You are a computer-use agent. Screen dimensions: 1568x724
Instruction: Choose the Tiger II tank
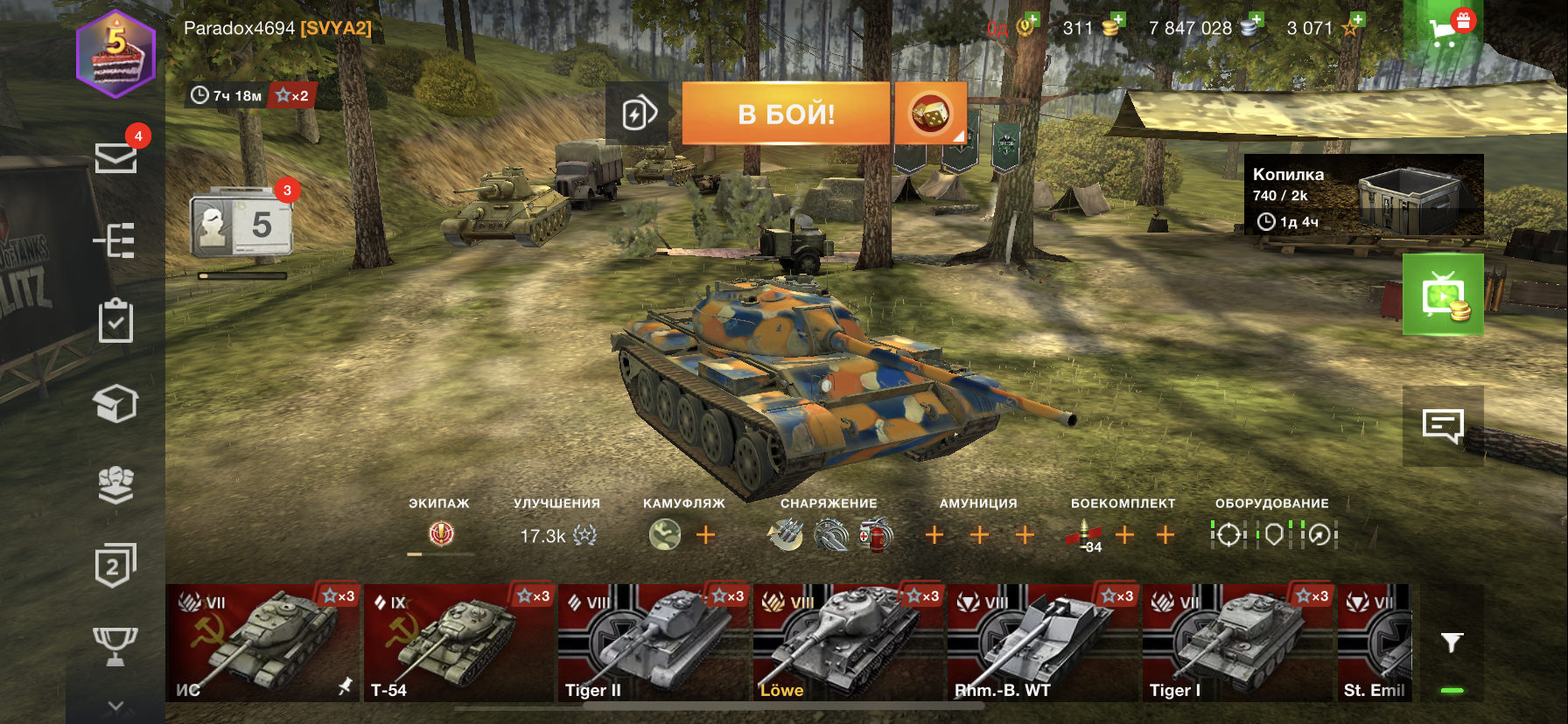[654, 644]
